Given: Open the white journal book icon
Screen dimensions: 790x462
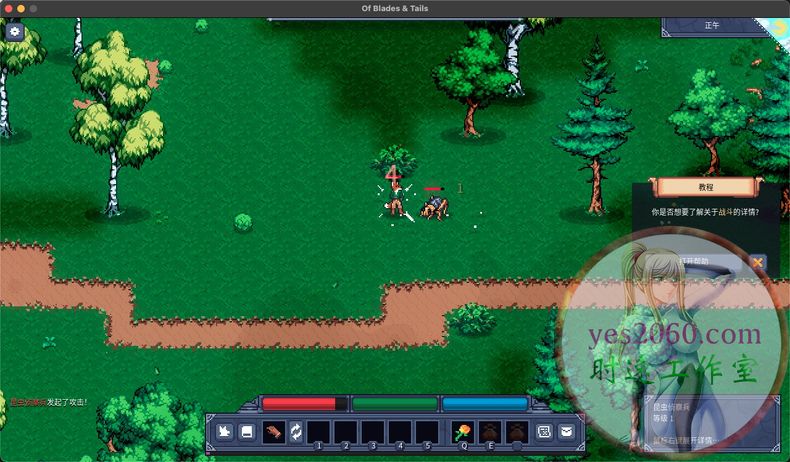Looking at the screenshot, I should [x=246, y=432].
